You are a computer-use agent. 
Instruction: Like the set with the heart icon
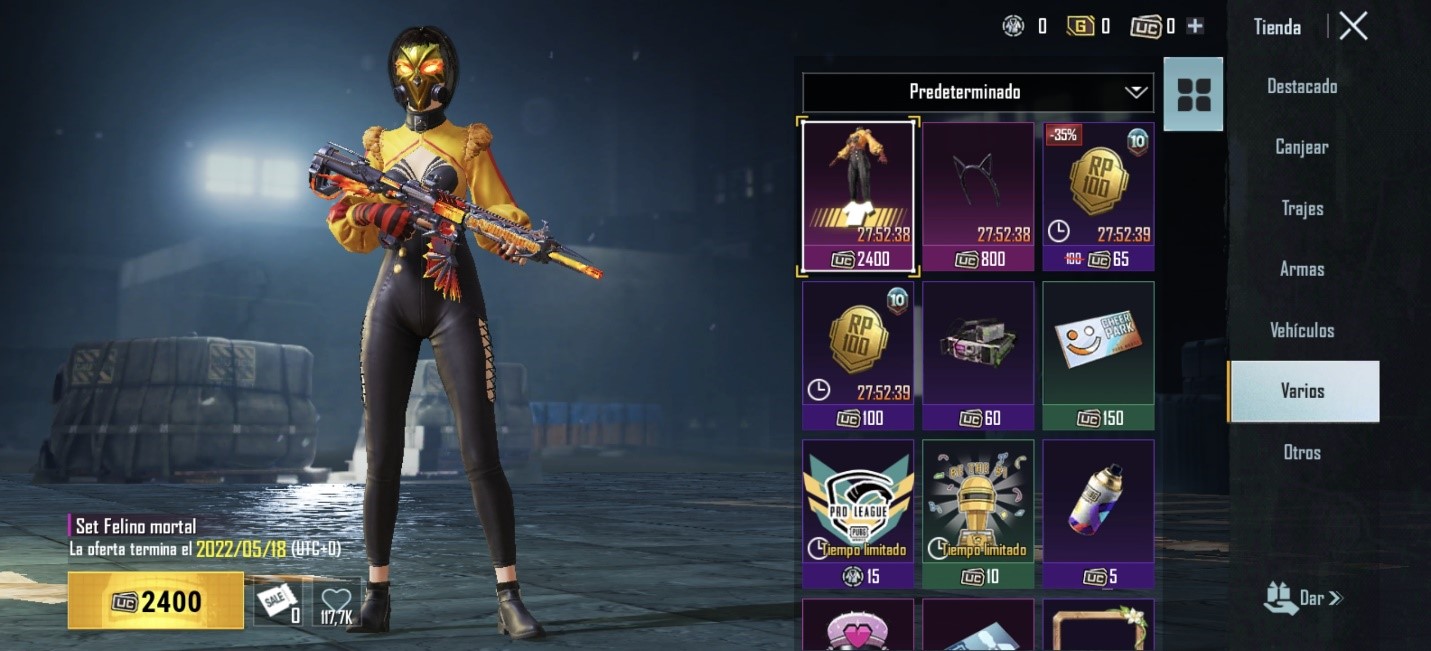337,602
